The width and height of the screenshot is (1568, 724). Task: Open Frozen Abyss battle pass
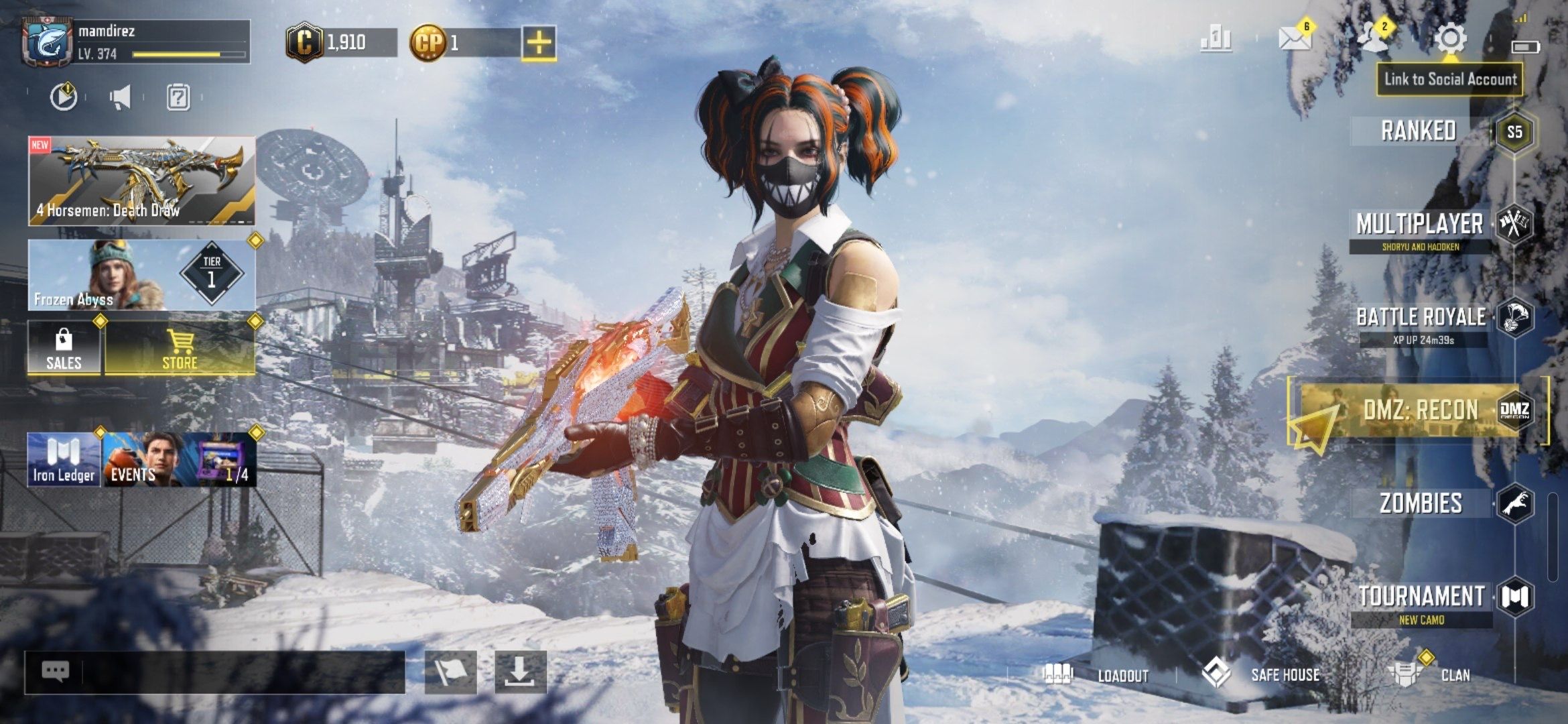pyautogui.click(x=141, y=276)
